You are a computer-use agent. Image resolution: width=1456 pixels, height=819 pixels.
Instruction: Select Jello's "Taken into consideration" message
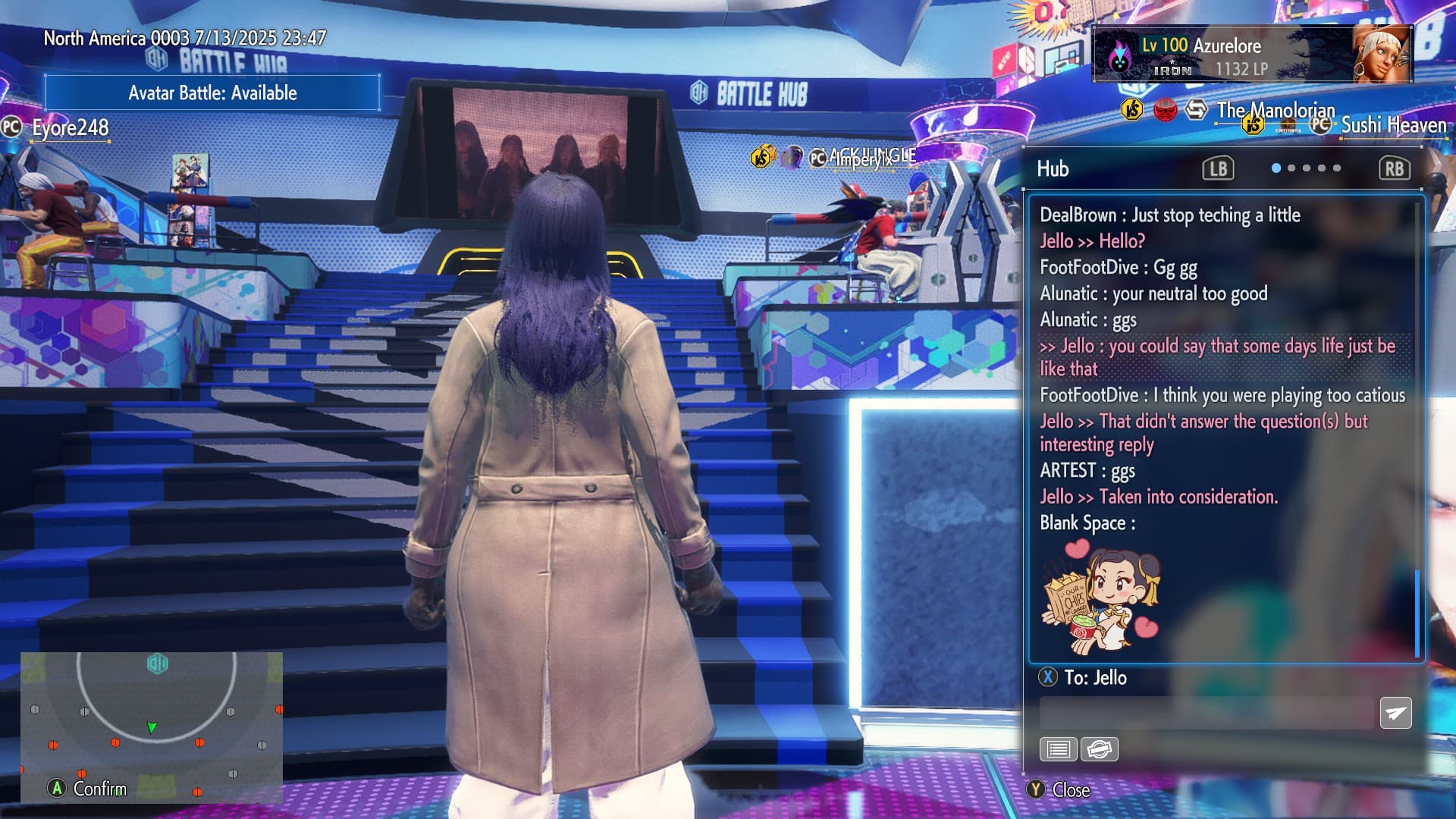(1158, 497)
